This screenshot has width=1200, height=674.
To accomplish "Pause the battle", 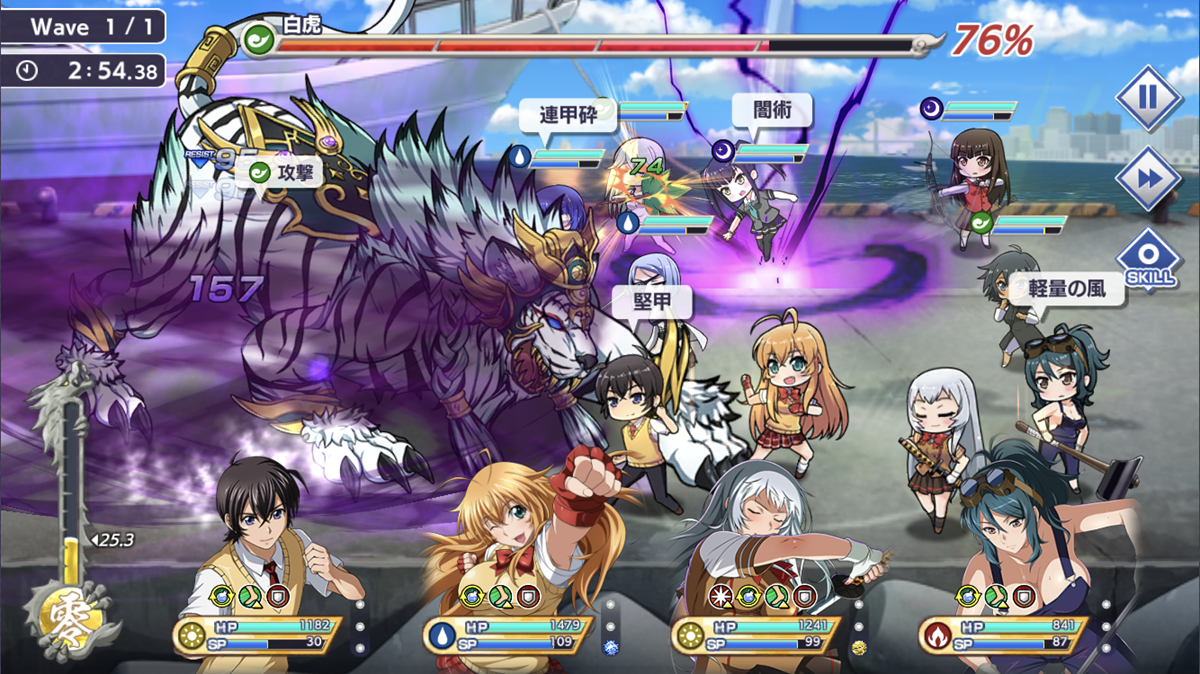I will pos(1149,98).
